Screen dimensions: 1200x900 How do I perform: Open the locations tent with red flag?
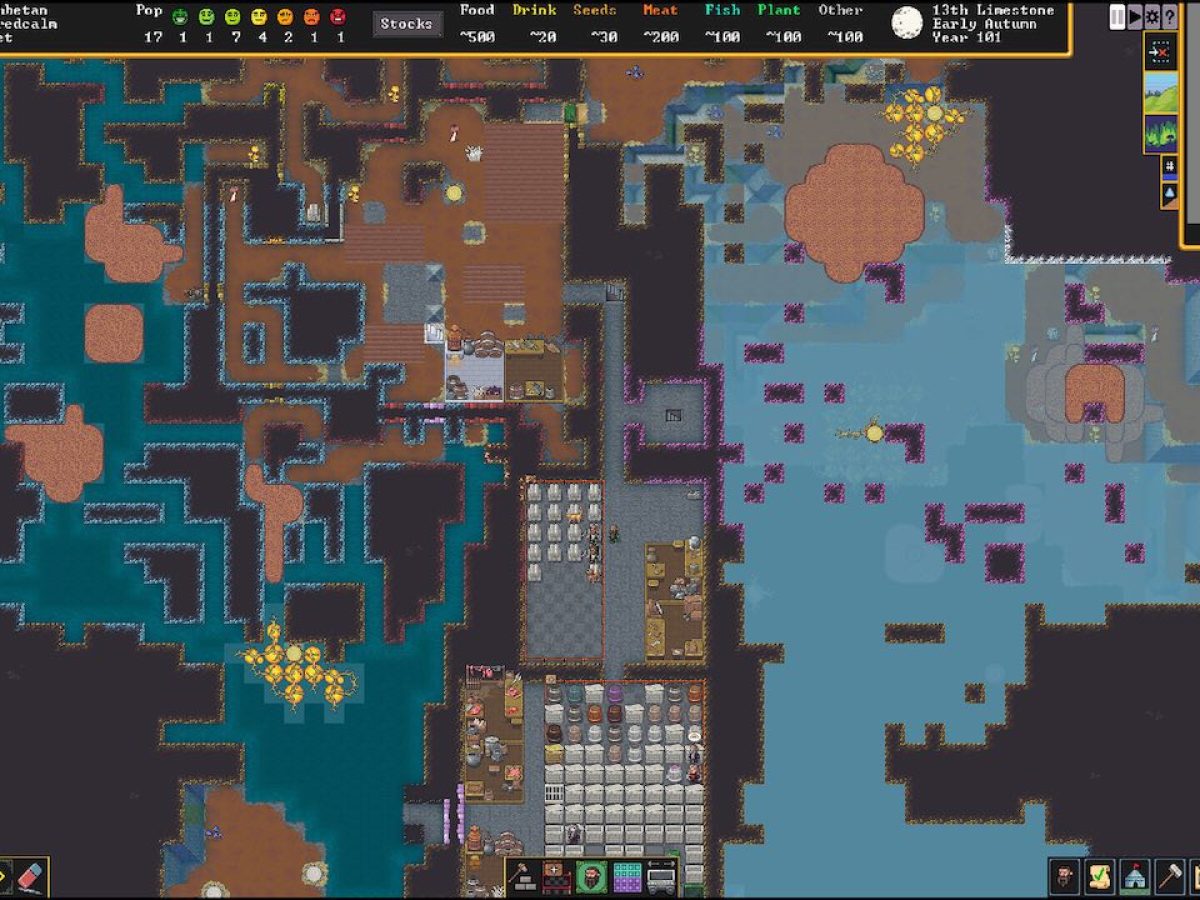click(x=1135, y=877)
